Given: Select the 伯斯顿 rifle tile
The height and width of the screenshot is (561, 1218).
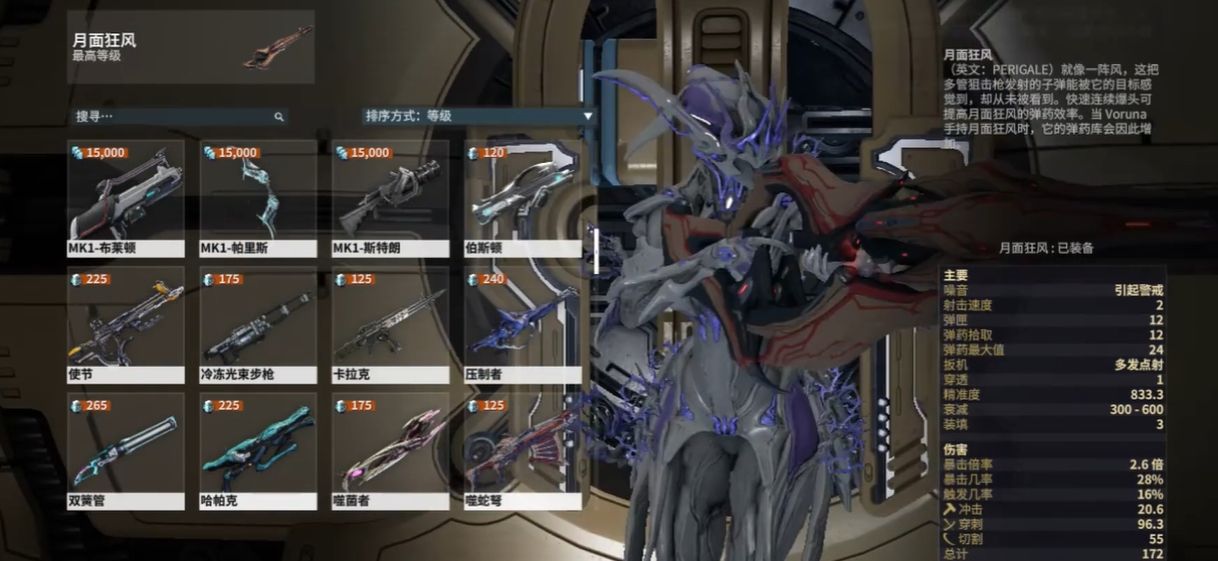Looking at the screenshot, I should click(522, 198).
